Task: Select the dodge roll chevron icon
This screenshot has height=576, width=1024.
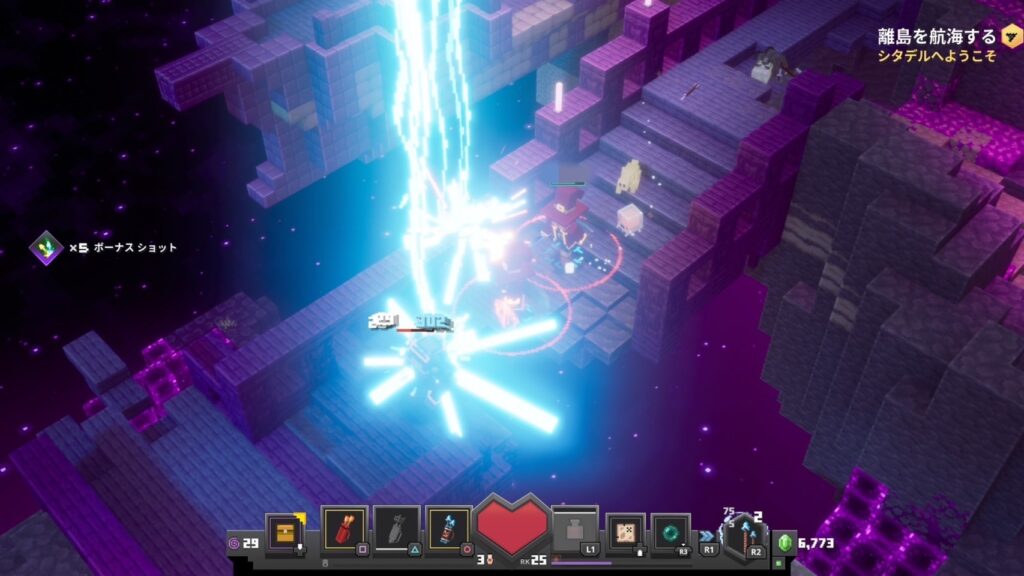Action: (708, 535)
